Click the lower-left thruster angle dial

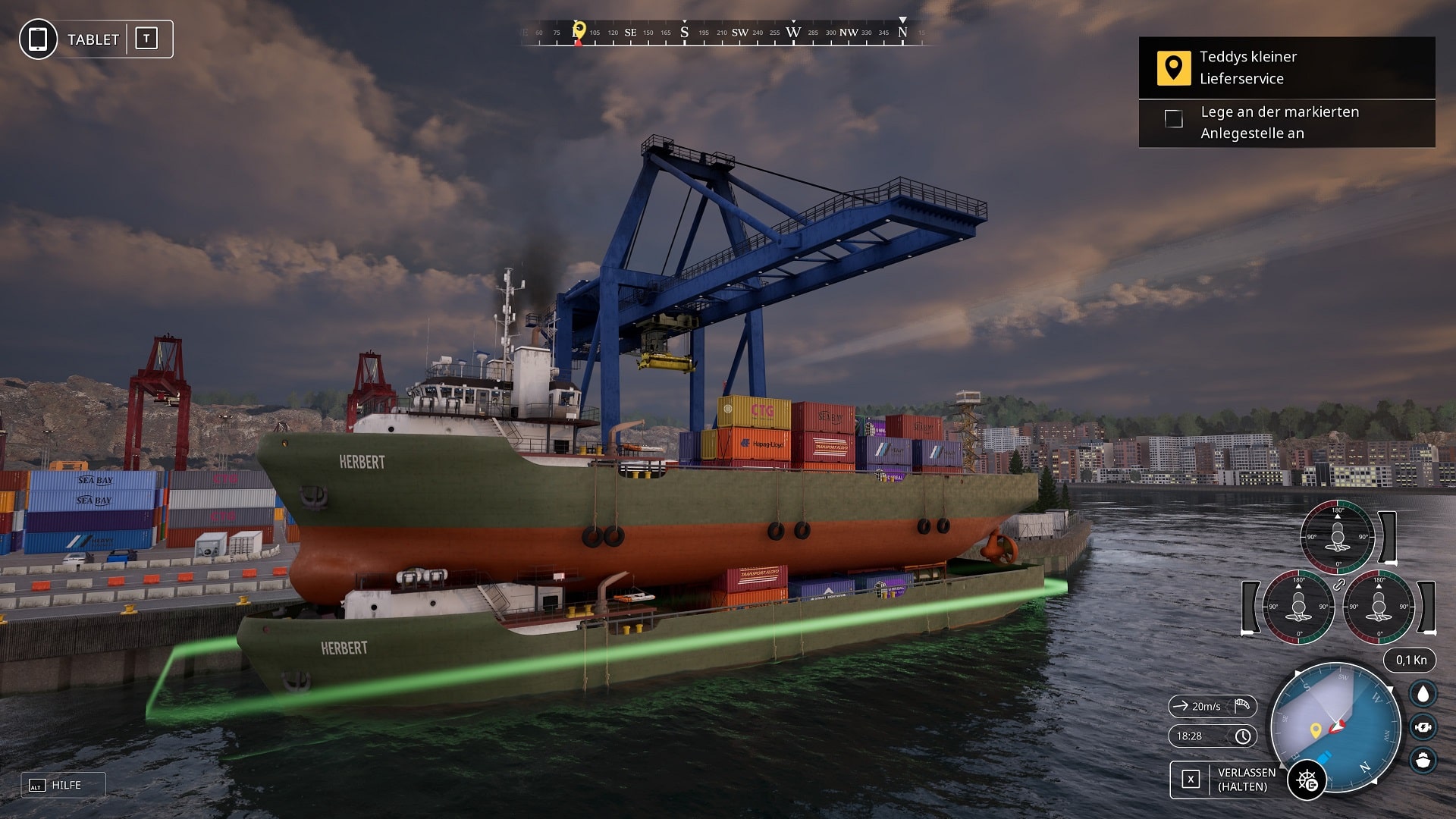1298,606
